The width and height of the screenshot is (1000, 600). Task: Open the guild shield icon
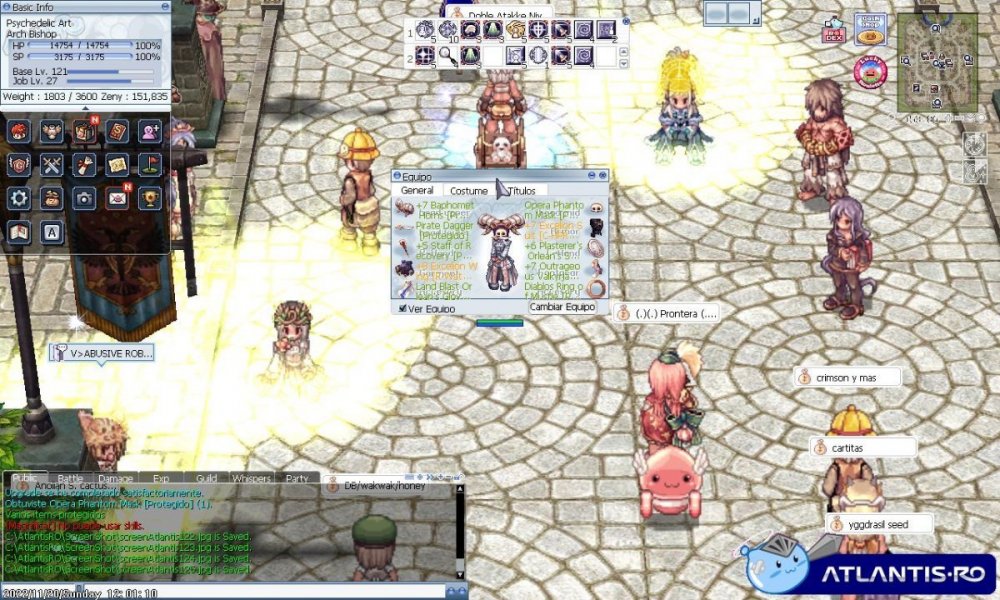19,164
